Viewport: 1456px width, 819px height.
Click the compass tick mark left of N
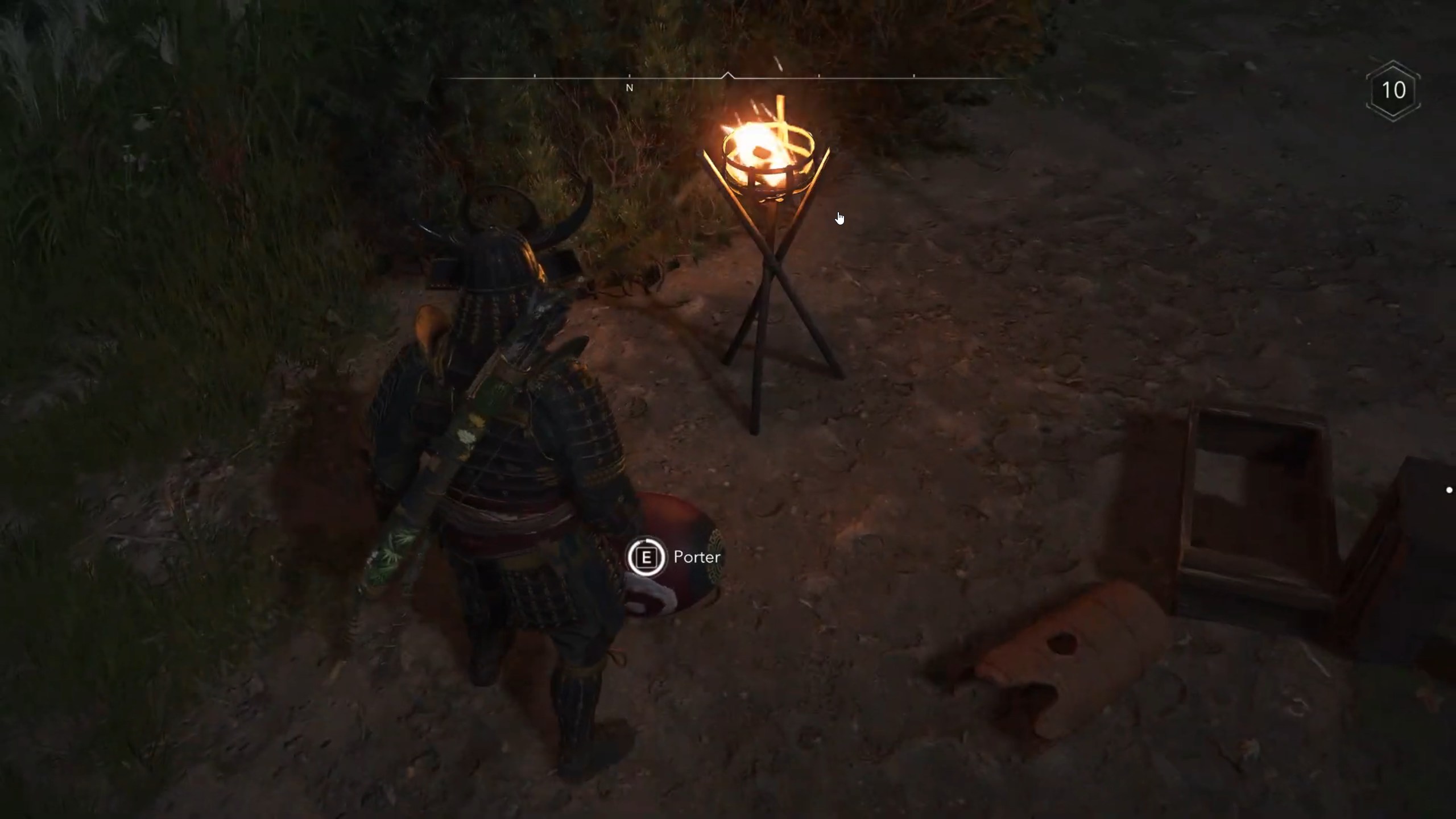pyautogui.click(x=535, y=75)
